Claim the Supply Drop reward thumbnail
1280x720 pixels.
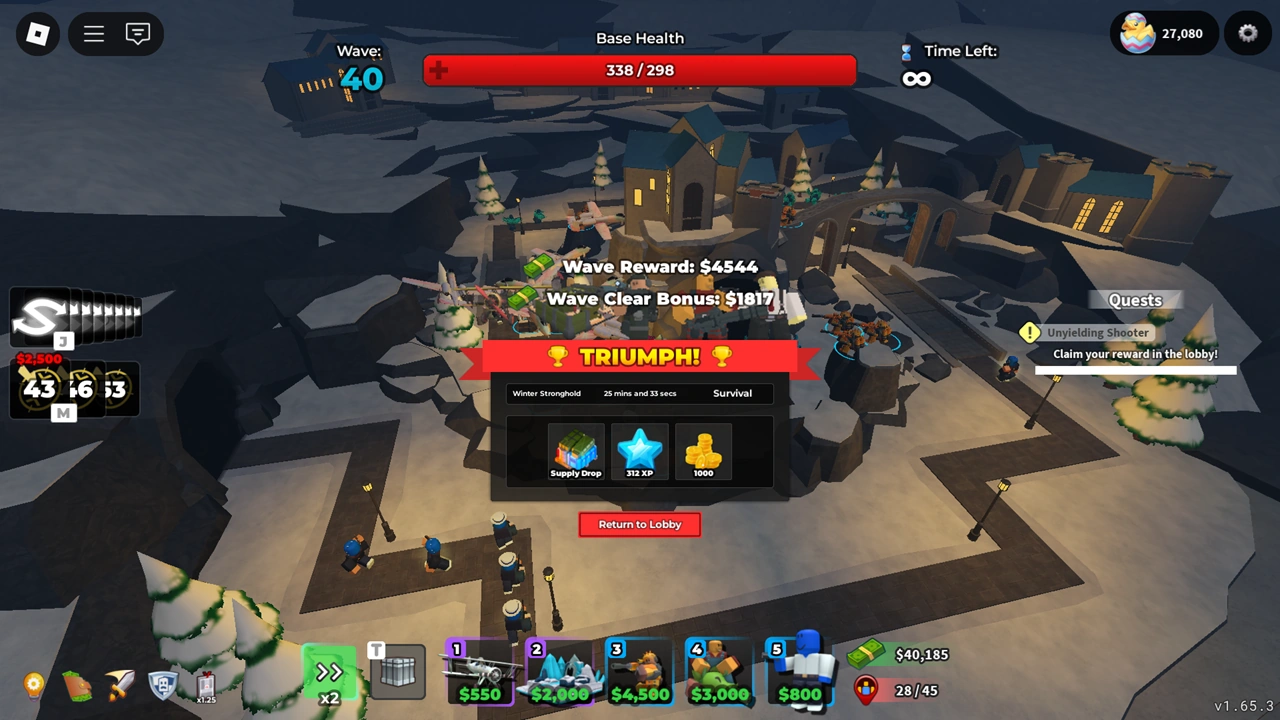(575, 451)
